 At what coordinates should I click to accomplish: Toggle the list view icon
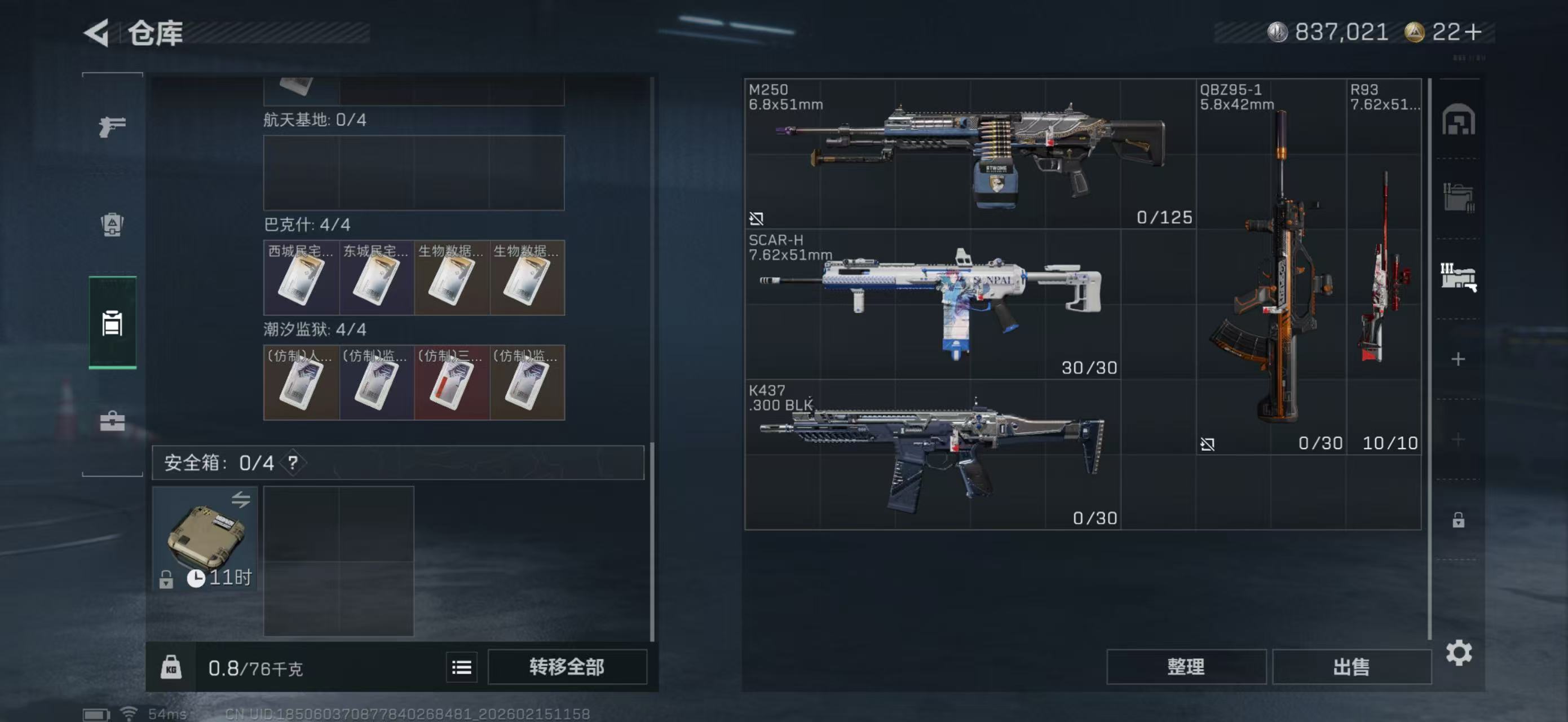click(461, 668)
